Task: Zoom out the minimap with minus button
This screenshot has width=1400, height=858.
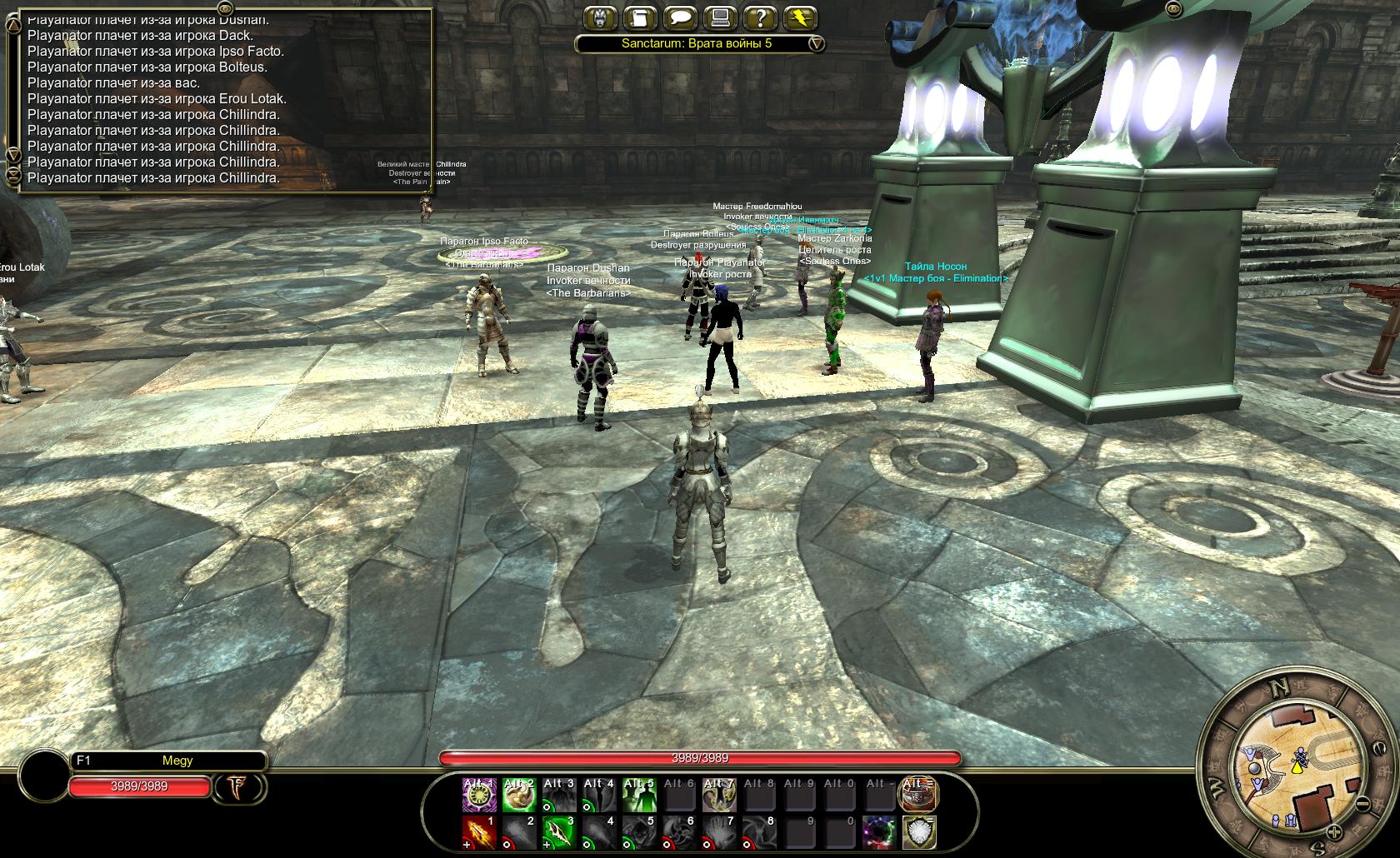Action: tap(1361, 804)
